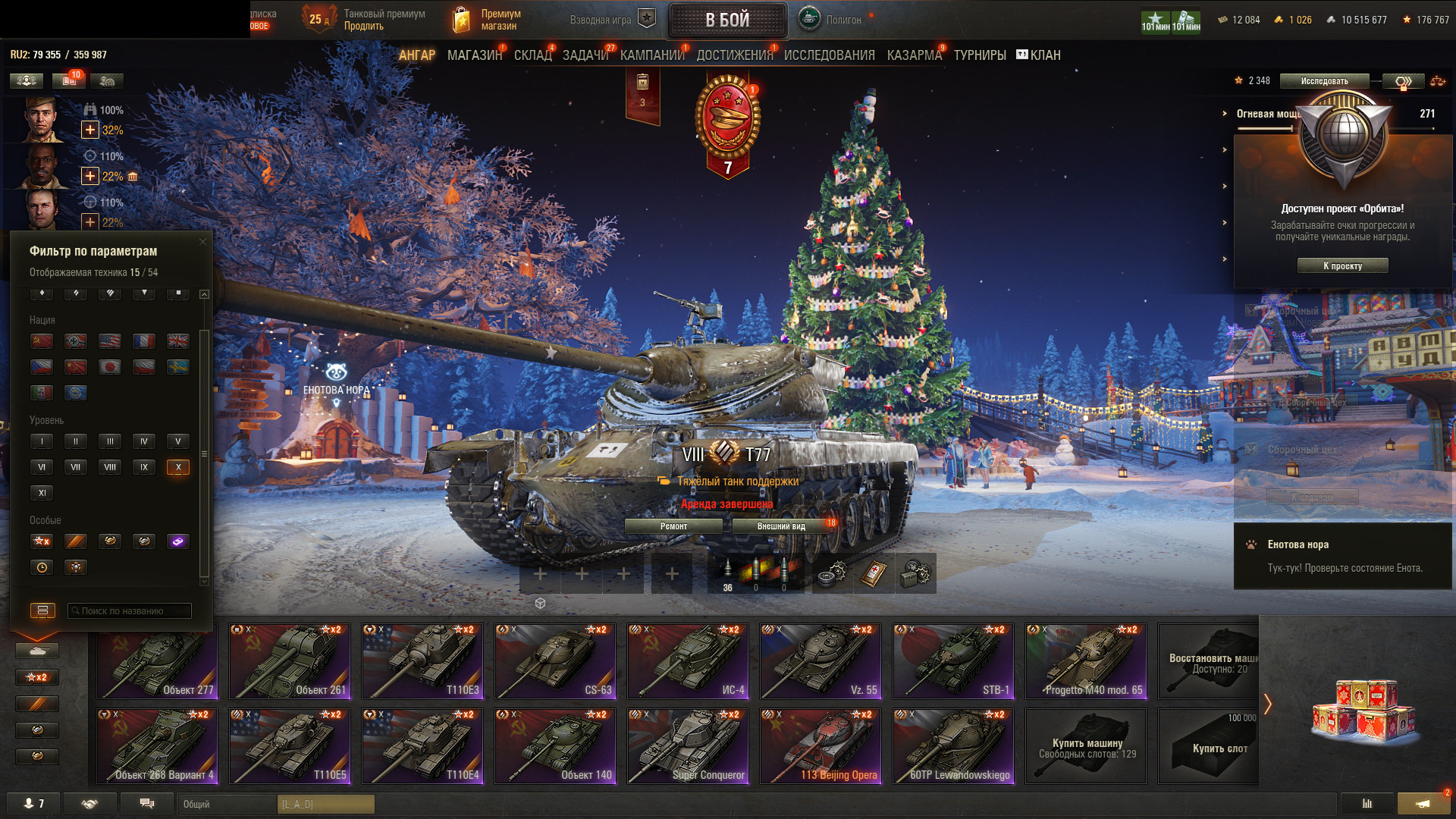Close the filter parameters panel
Screen dimensions: 1456x819
[202, 242]
